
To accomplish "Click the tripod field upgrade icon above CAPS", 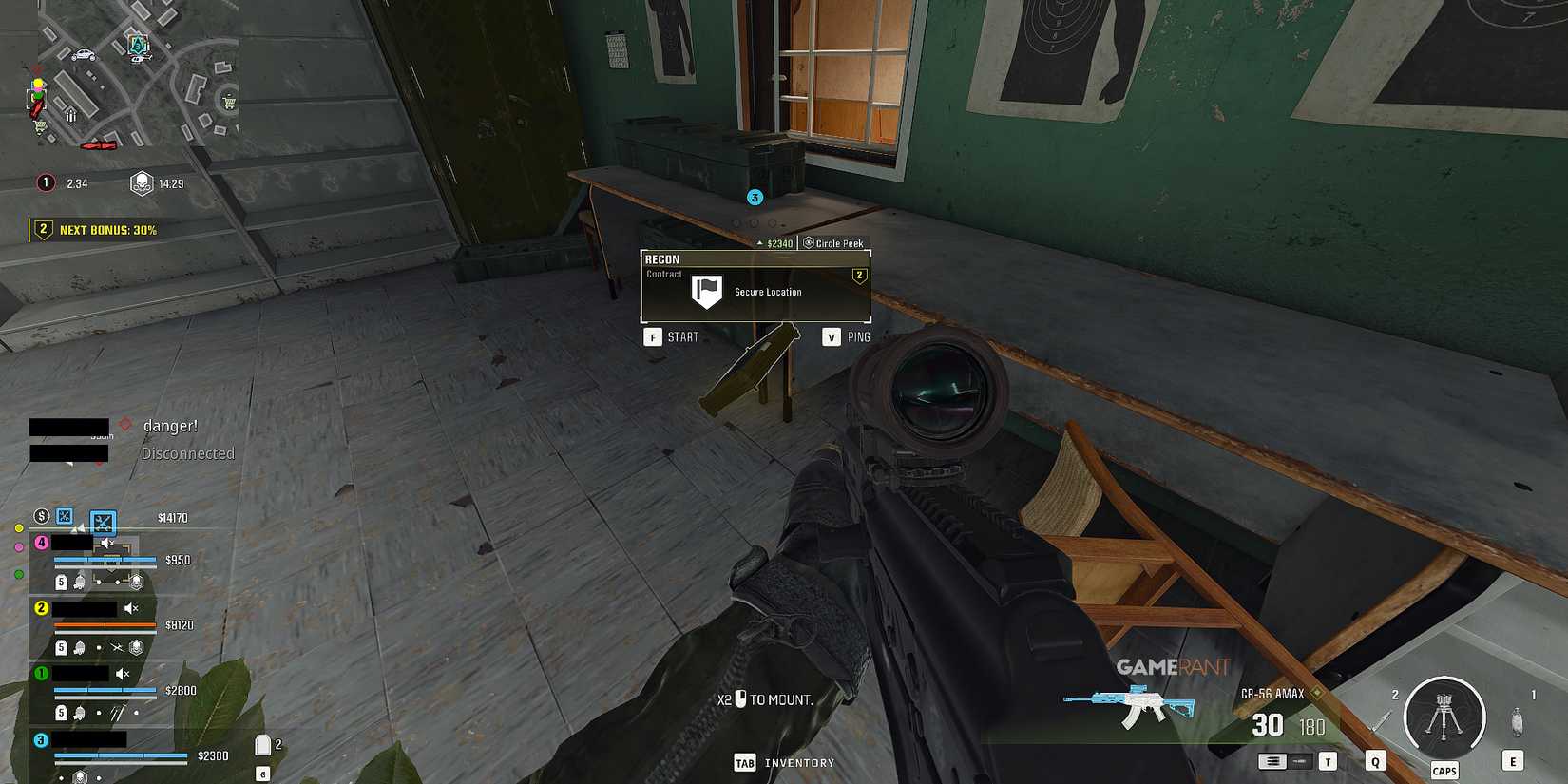I will [x=1444, y=715].
